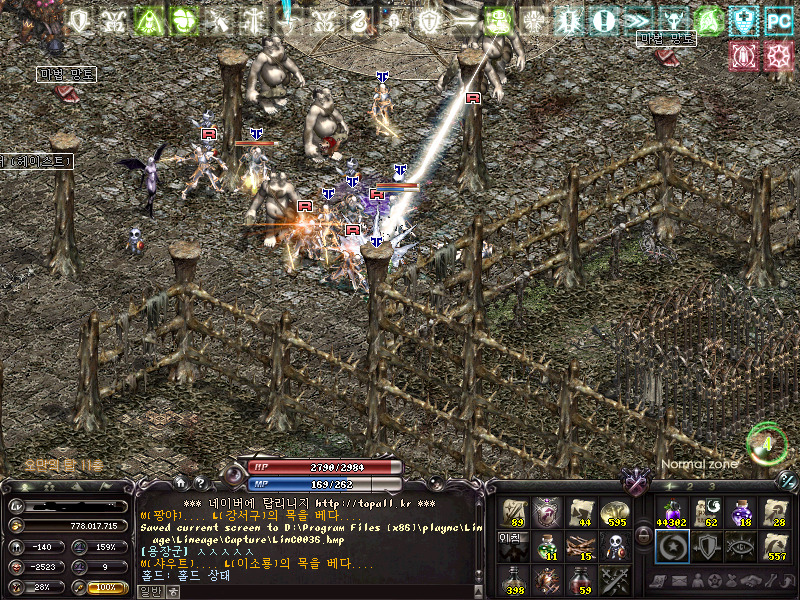
Task: Click the crossed swords emblem above the hotbar
Action: coord(634,483)
